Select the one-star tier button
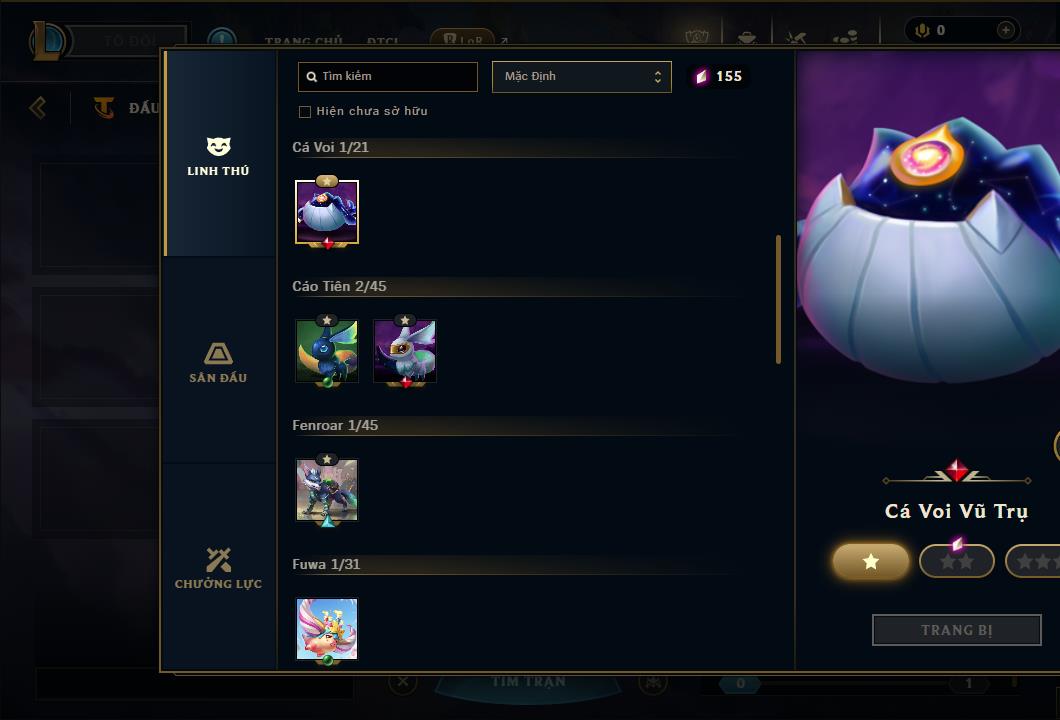Viewport: 1060px width, 720px height. click(871, 561)
